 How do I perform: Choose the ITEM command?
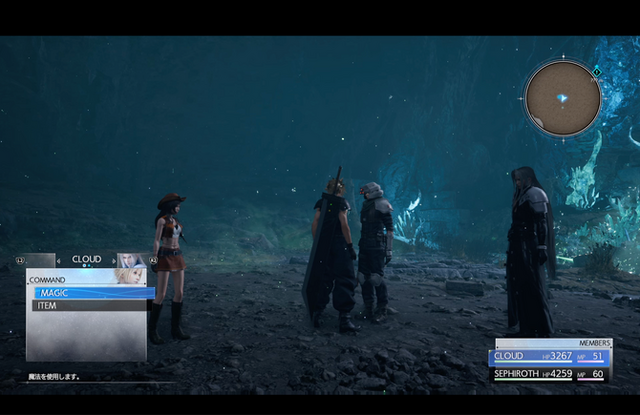pos(90,306)
